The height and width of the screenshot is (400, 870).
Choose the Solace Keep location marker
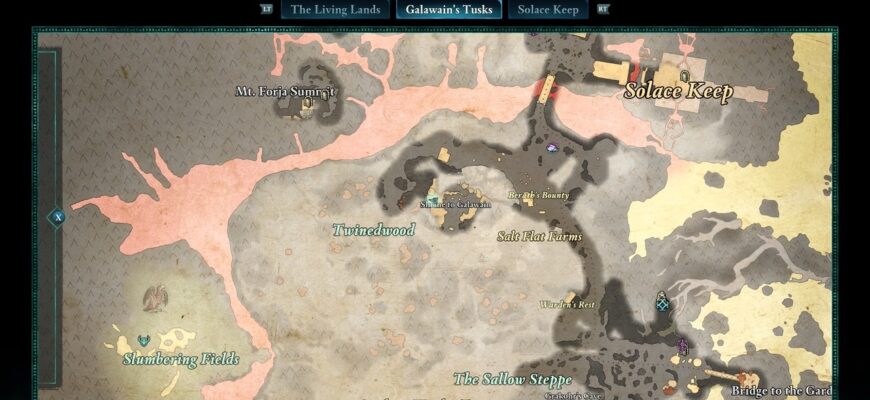click(x=684, y=75)
